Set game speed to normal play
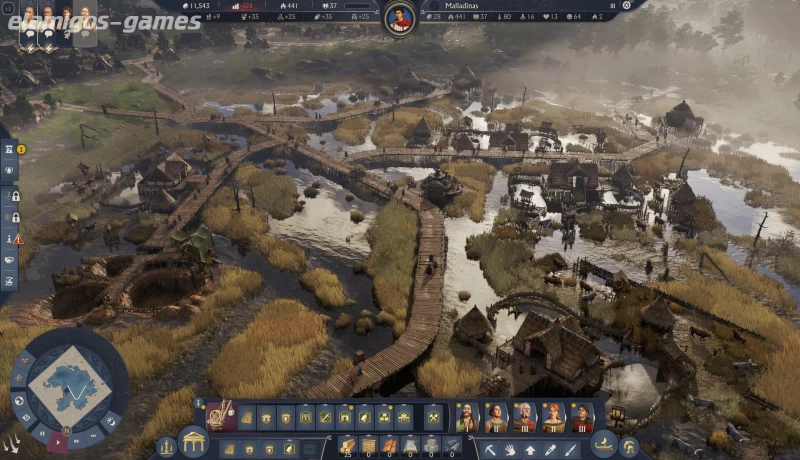Screen dimensions: 800x460 (60, 440)
